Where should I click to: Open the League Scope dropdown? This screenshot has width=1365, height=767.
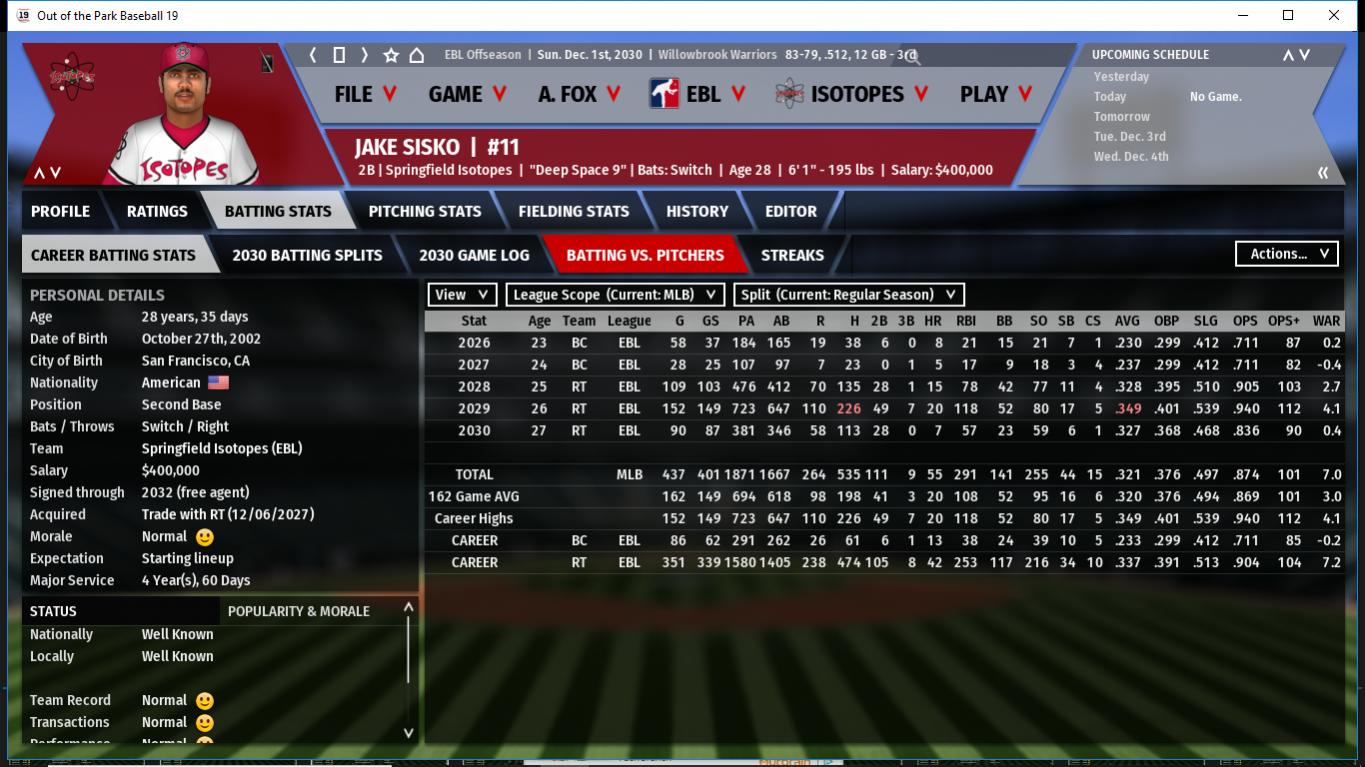pyautogui.click(x=615, y=294)
